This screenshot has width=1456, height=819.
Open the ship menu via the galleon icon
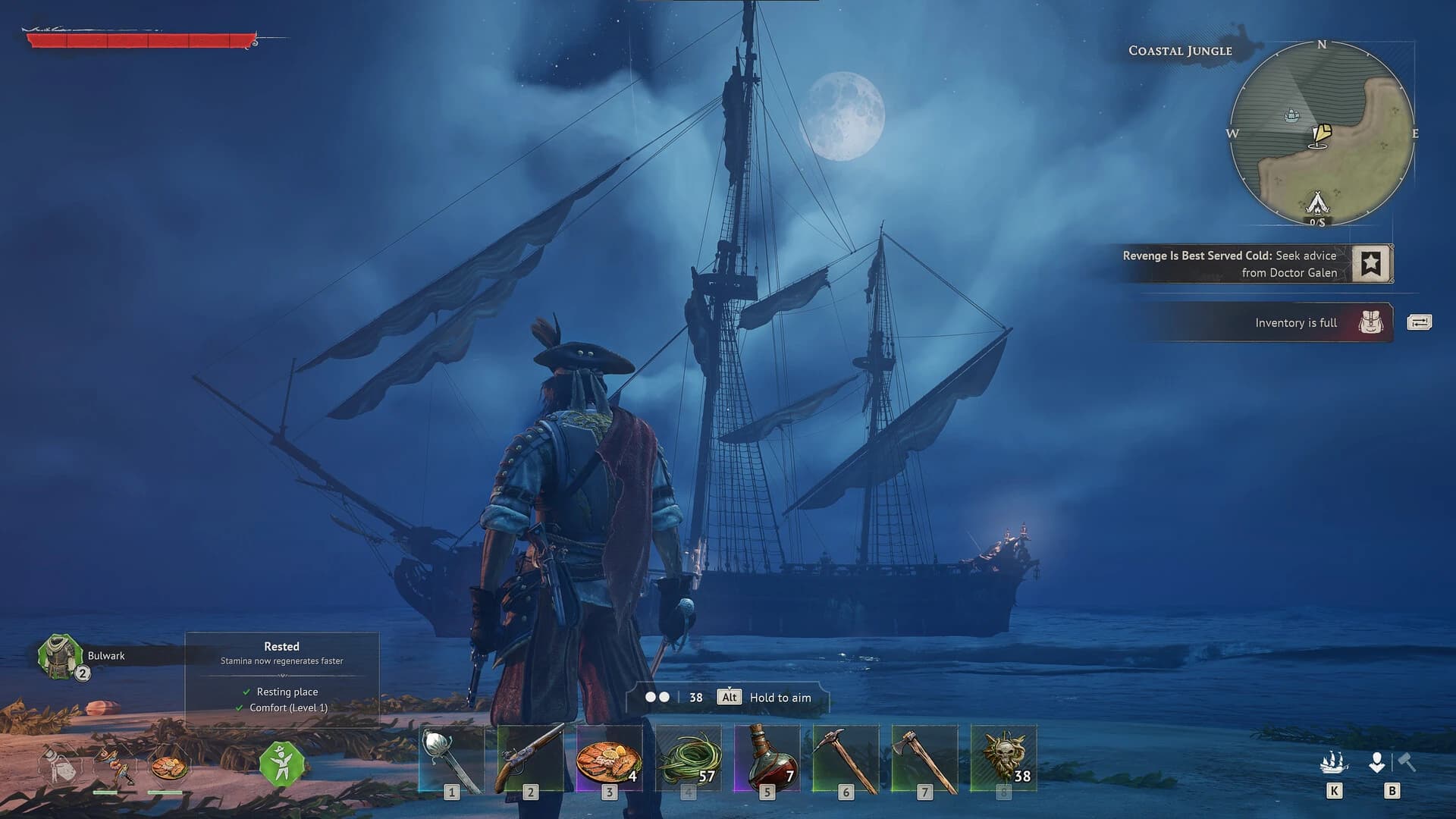[1333, 762]
